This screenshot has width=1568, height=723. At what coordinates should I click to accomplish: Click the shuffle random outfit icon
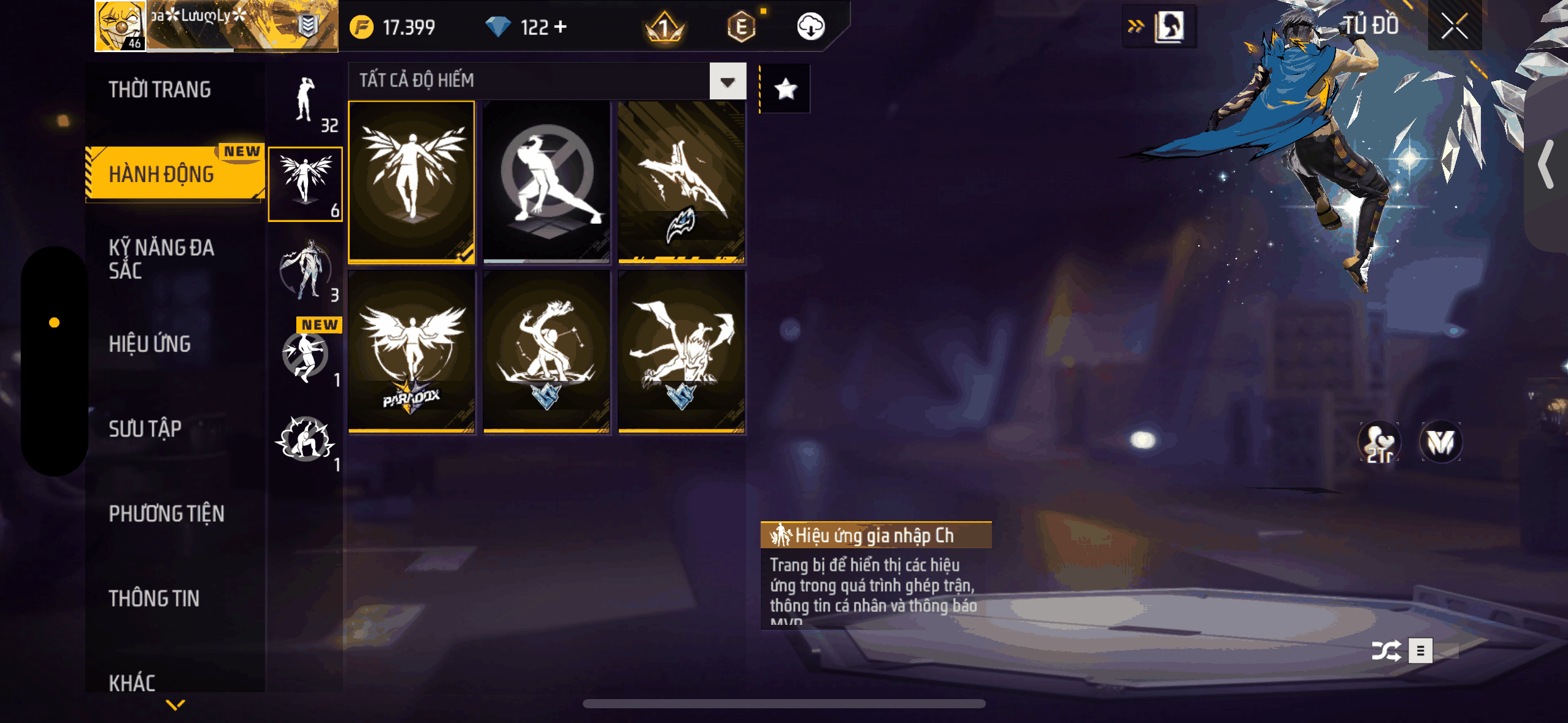click(1386, 651)
